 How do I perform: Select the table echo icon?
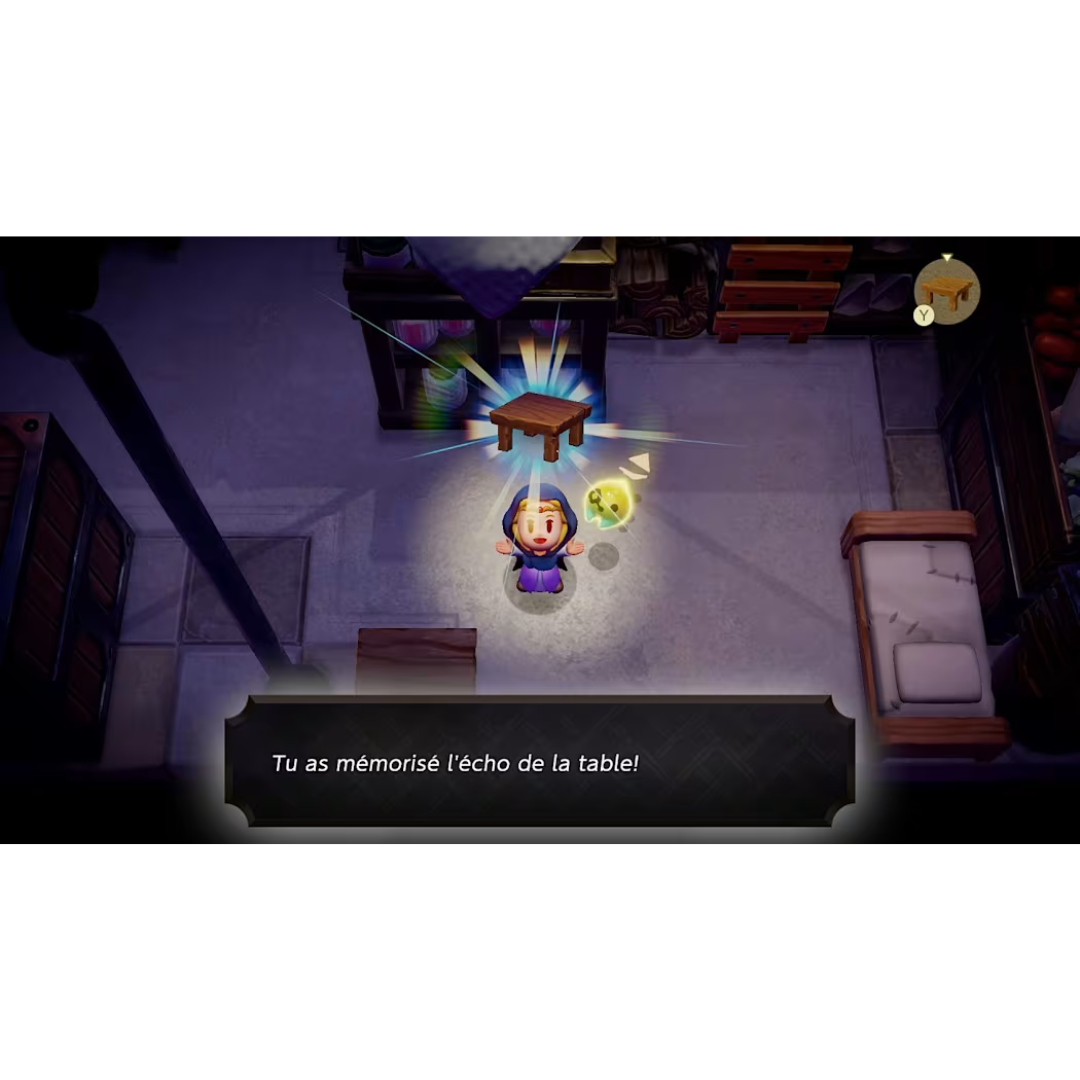[x=946, y=291]
